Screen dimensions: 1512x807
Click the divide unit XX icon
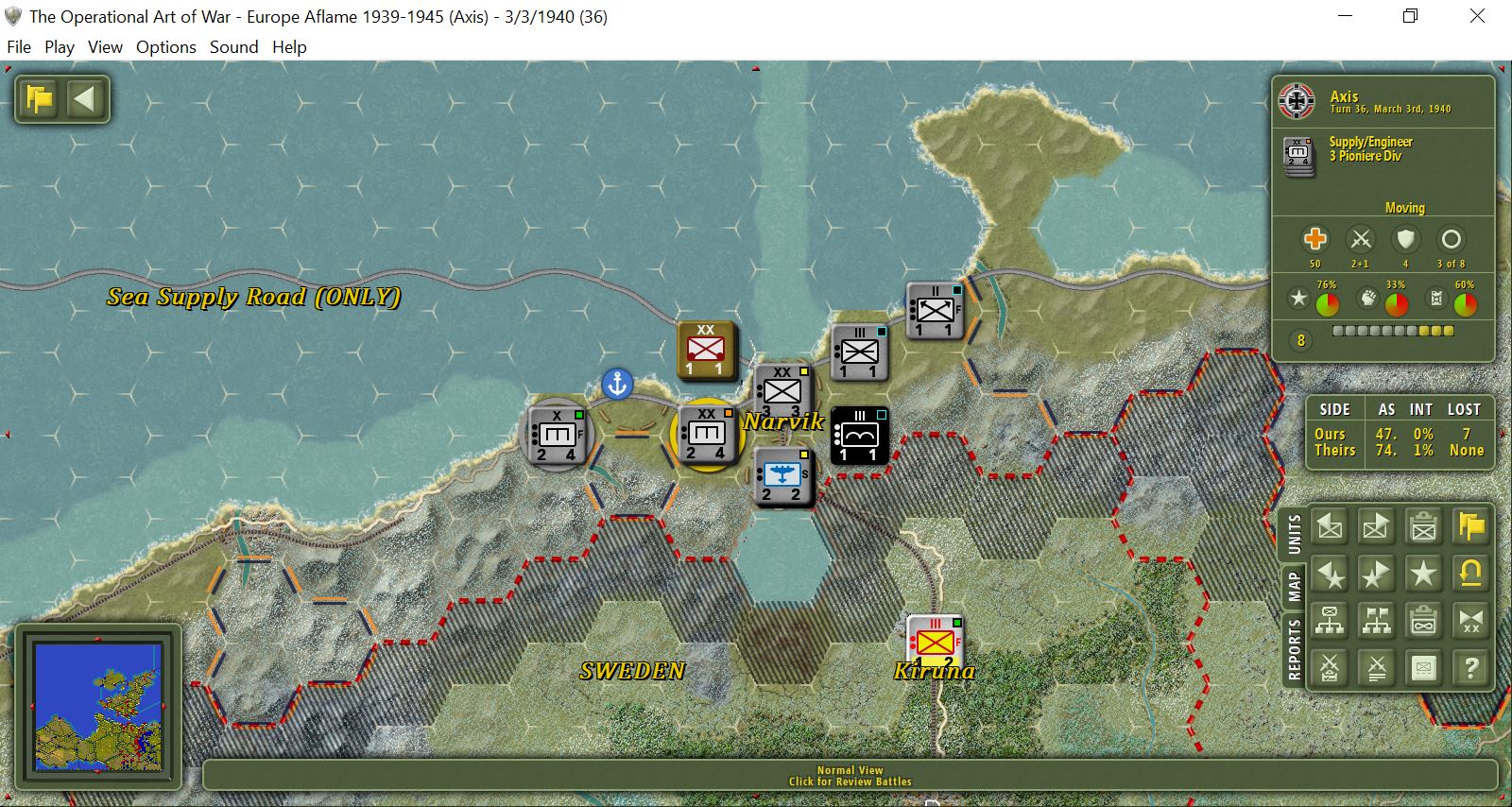[1470, 622]
